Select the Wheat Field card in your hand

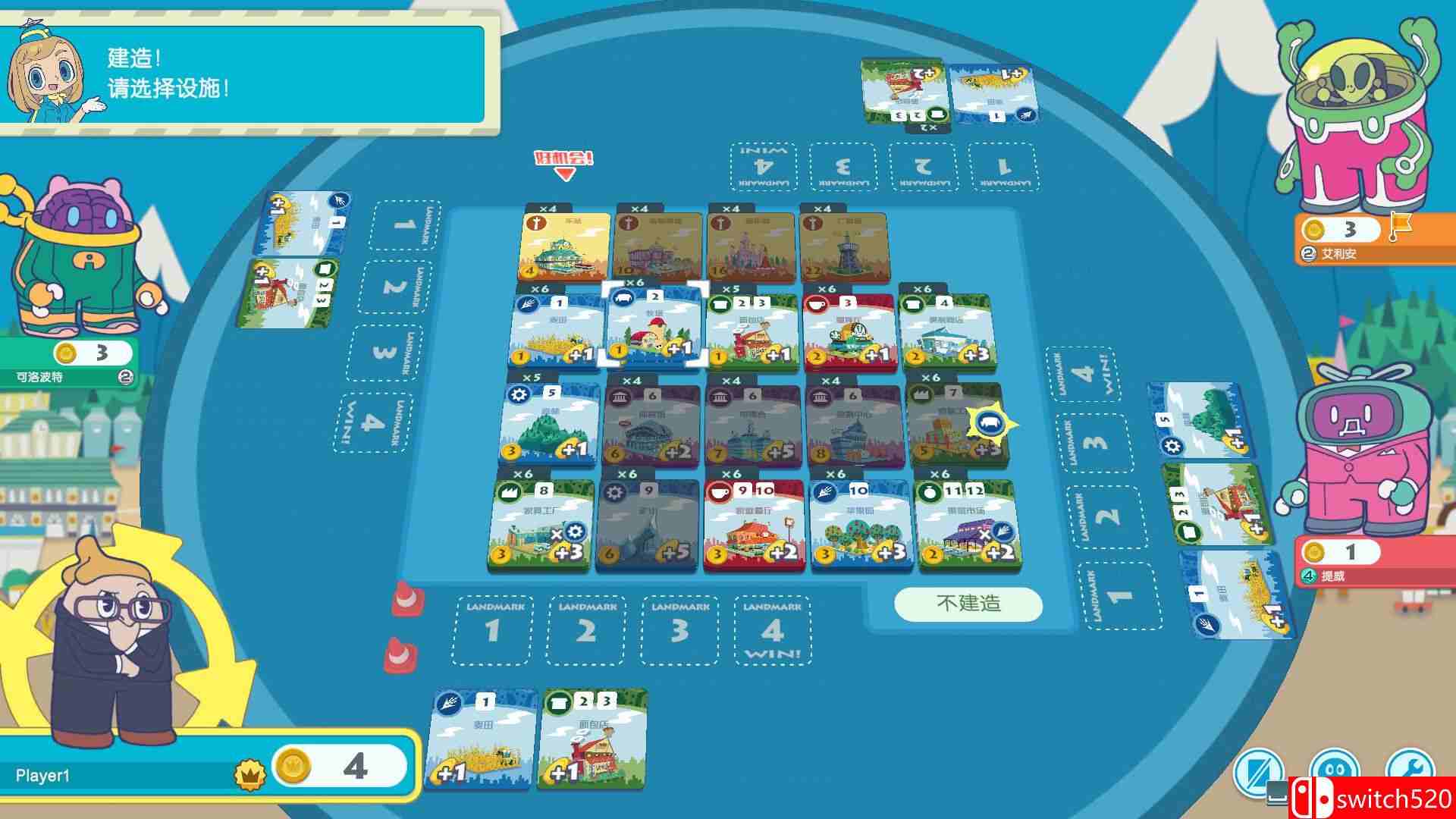tap(479, 739)
